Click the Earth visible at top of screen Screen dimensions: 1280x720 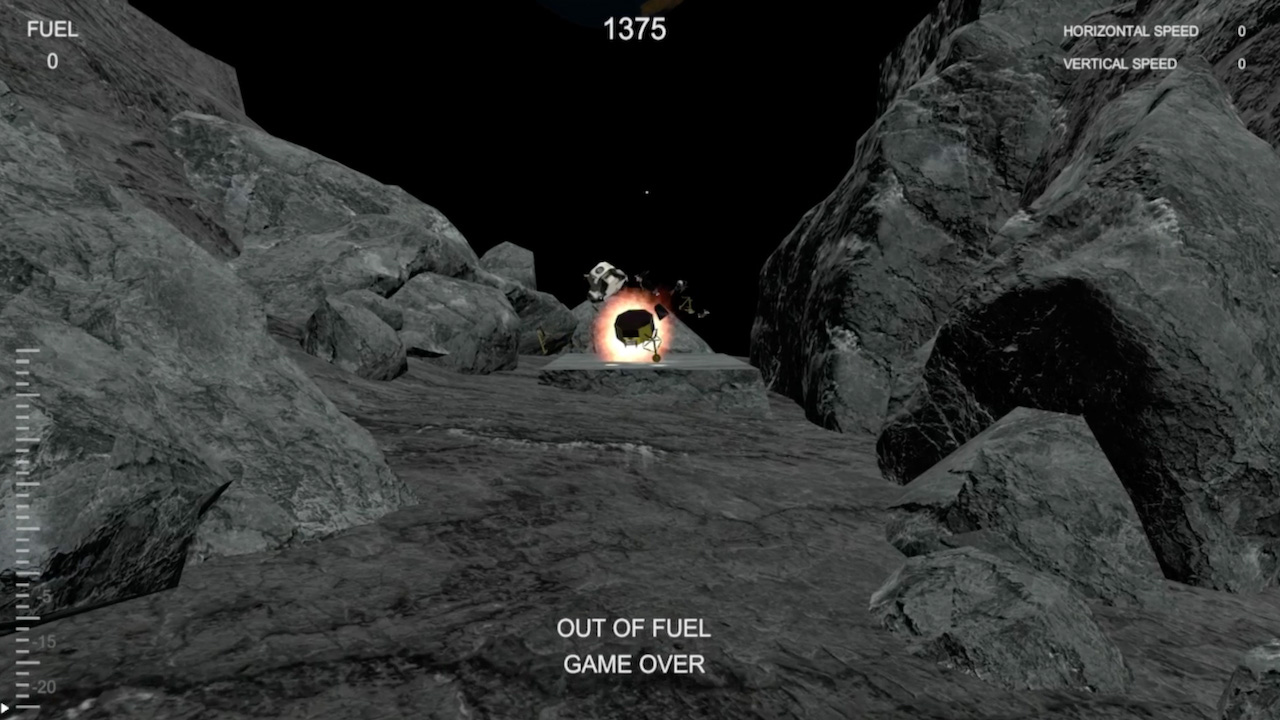point(610,8)
